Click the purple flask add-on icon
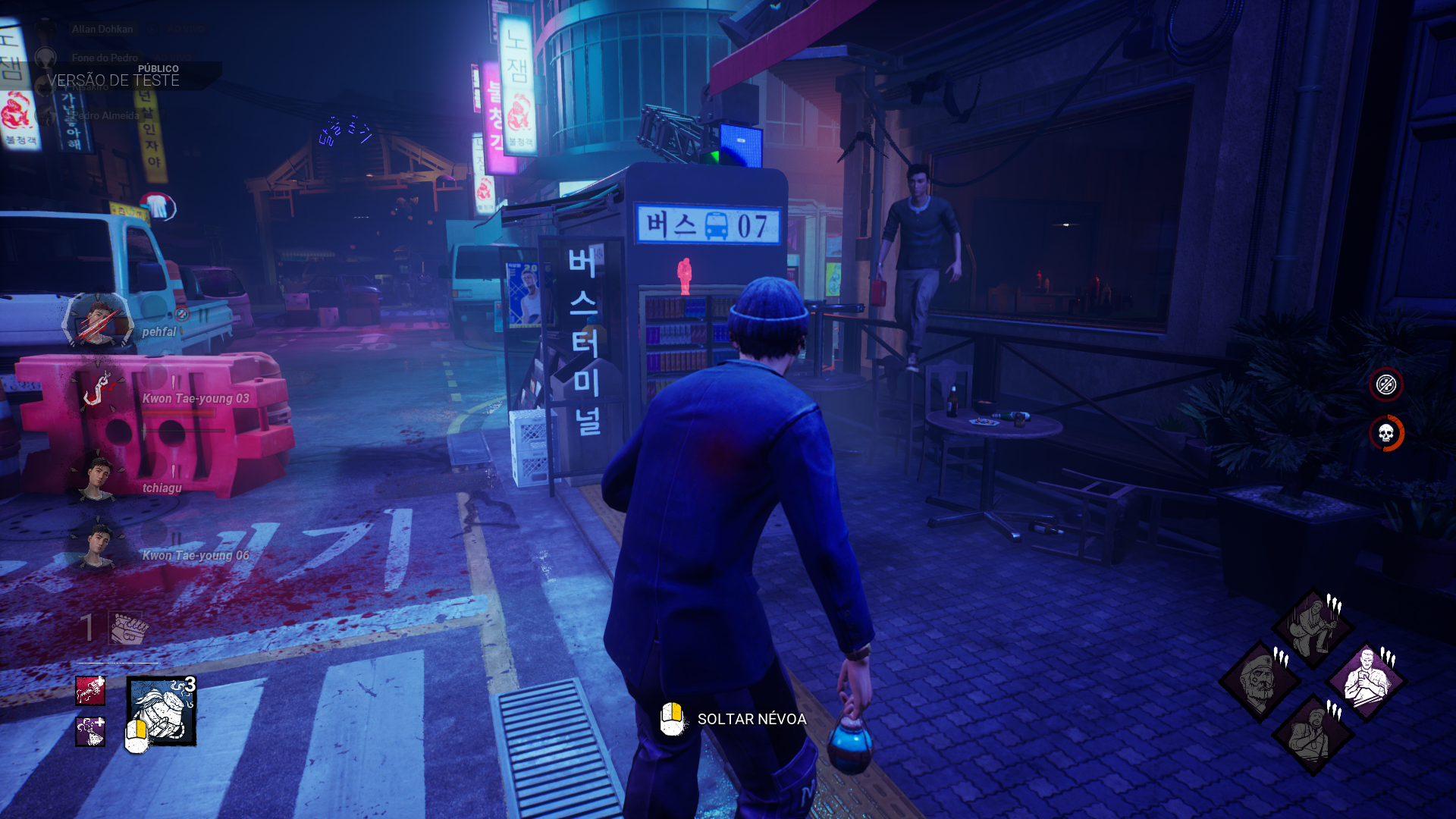The width and height of the screenshot is (1456, 819). click(x=90, y=732)
